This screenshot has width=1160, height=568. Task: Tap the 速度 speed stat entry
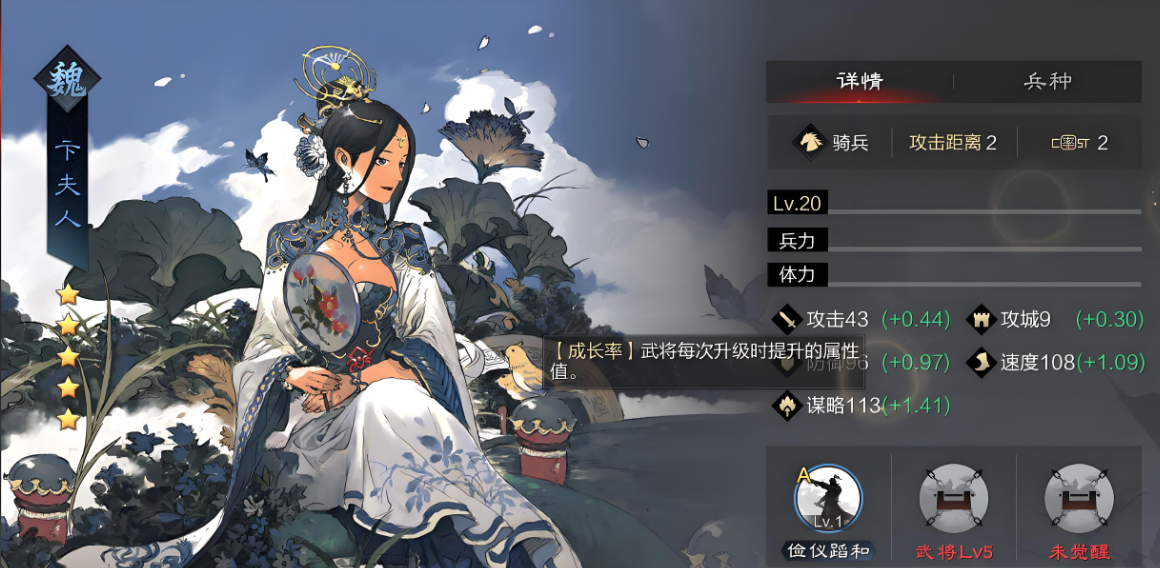pyautogui.click(x=1037, y=362)
